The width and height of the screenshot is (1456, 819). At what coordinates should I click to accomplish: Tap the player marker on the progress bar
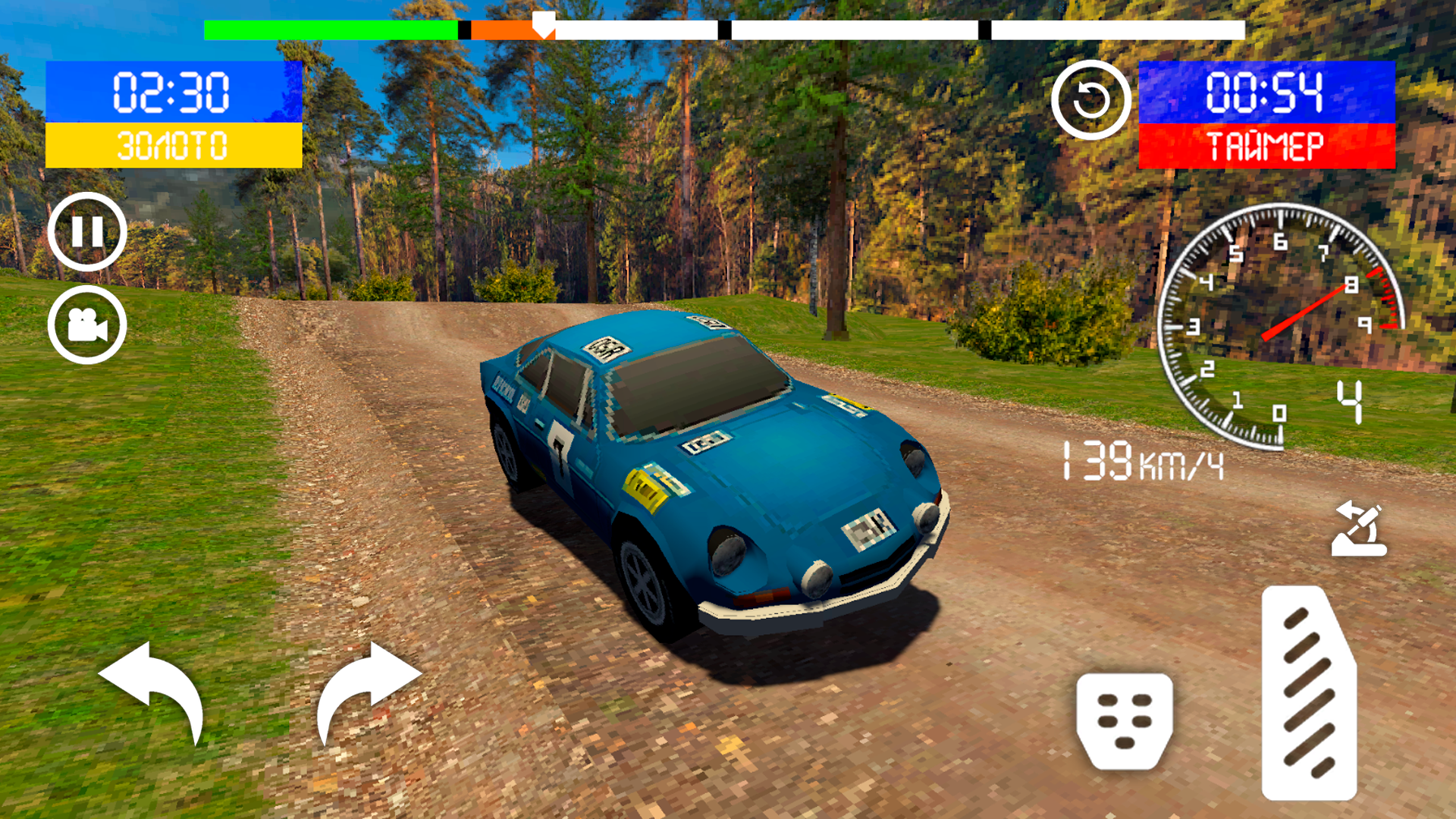tap(543, 24)
